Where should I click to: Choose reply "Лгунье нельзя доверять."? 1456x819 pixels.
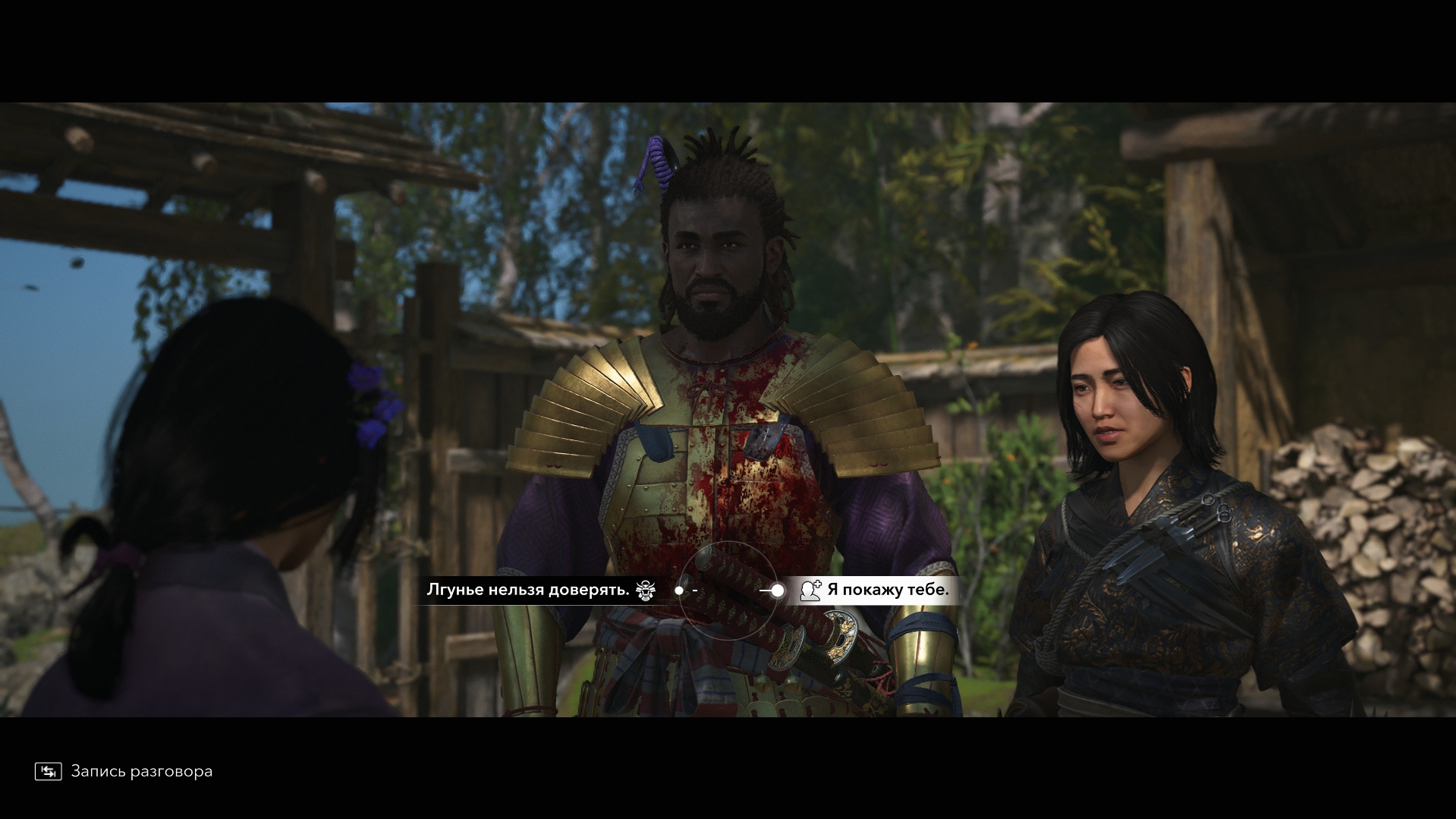[528, 590]
